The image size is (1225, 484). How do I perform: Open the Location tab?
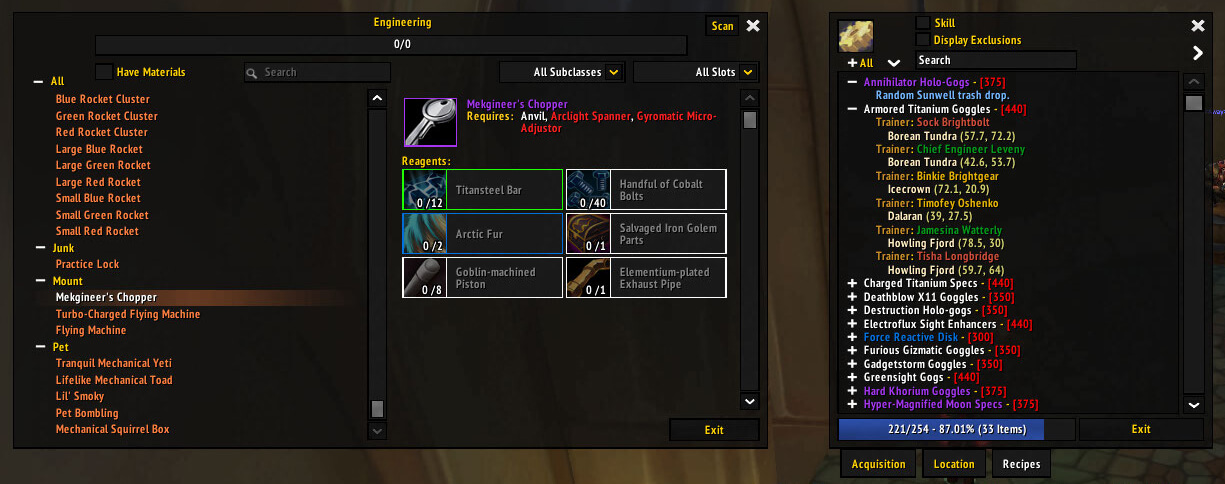[954, 464]
